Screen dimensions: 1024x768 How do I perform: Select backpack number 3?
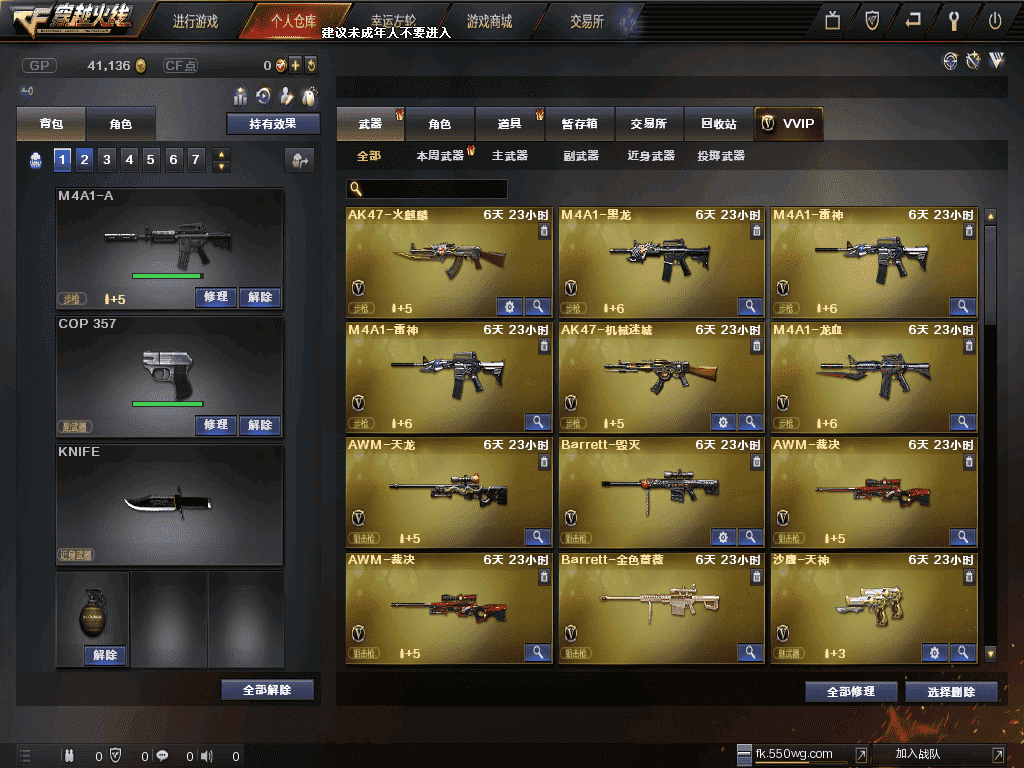pos(107,159)
